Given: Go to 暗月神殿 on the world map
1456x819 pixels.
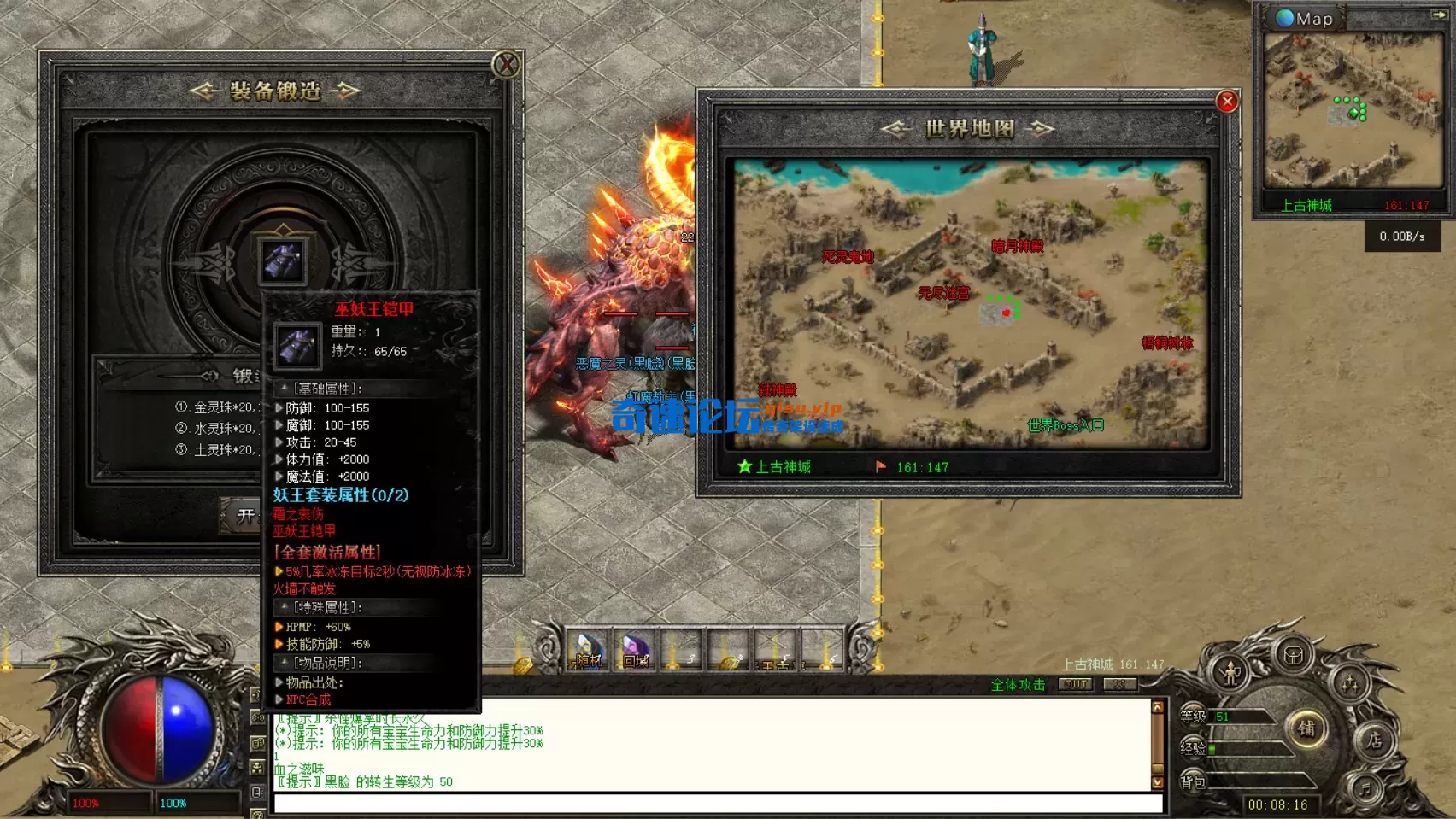Looking at the screenshot, I should [1017, 246].
